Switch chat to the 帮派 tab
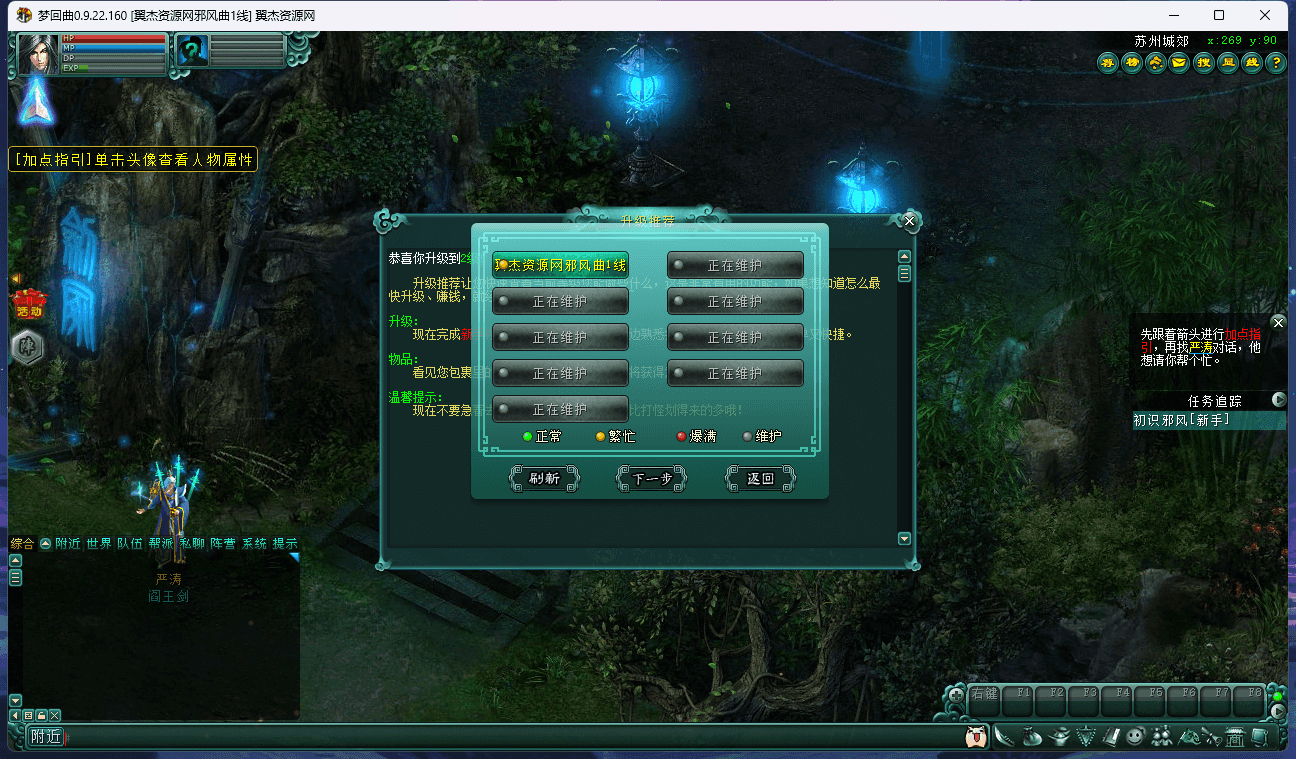 [161, 543]
